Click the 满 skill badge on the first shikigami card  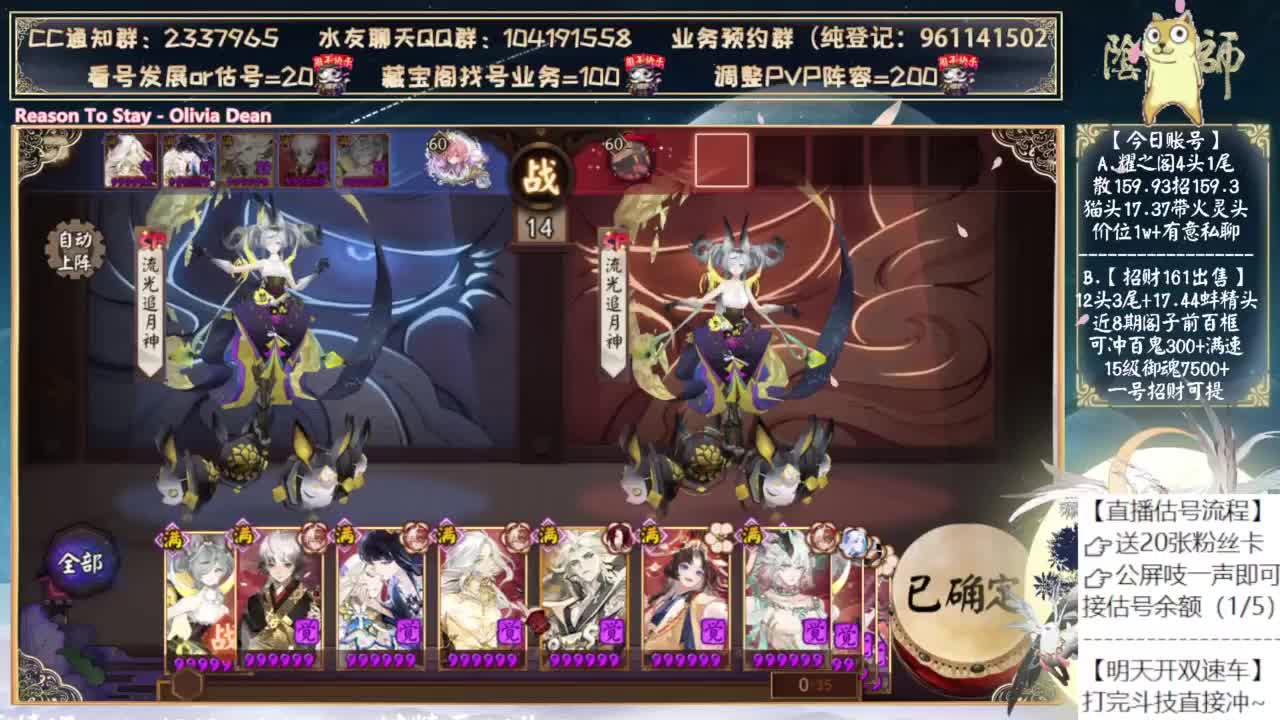pos(175,540)
